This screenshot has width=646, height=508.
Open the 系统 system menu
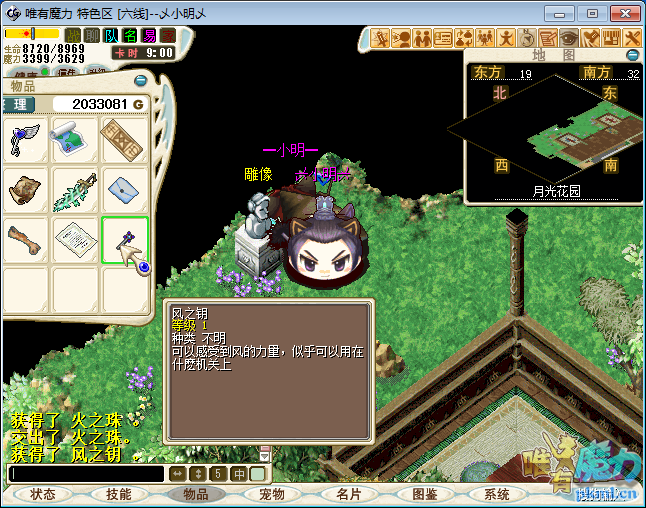coord(497,494)
